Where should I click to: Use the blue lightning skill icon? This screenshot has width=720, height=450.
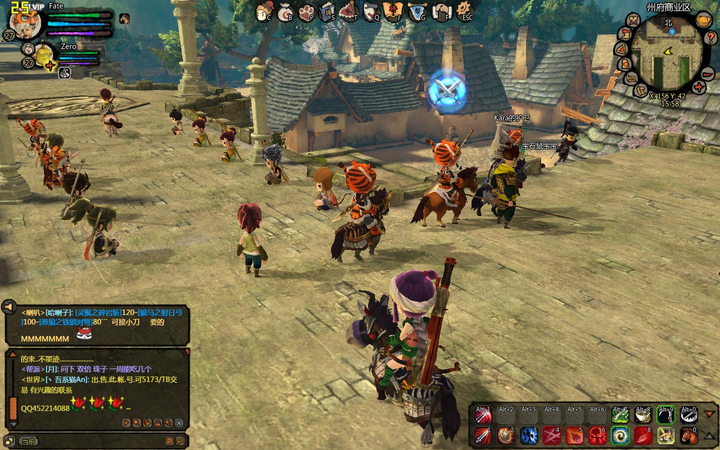[x=528, y=436]
